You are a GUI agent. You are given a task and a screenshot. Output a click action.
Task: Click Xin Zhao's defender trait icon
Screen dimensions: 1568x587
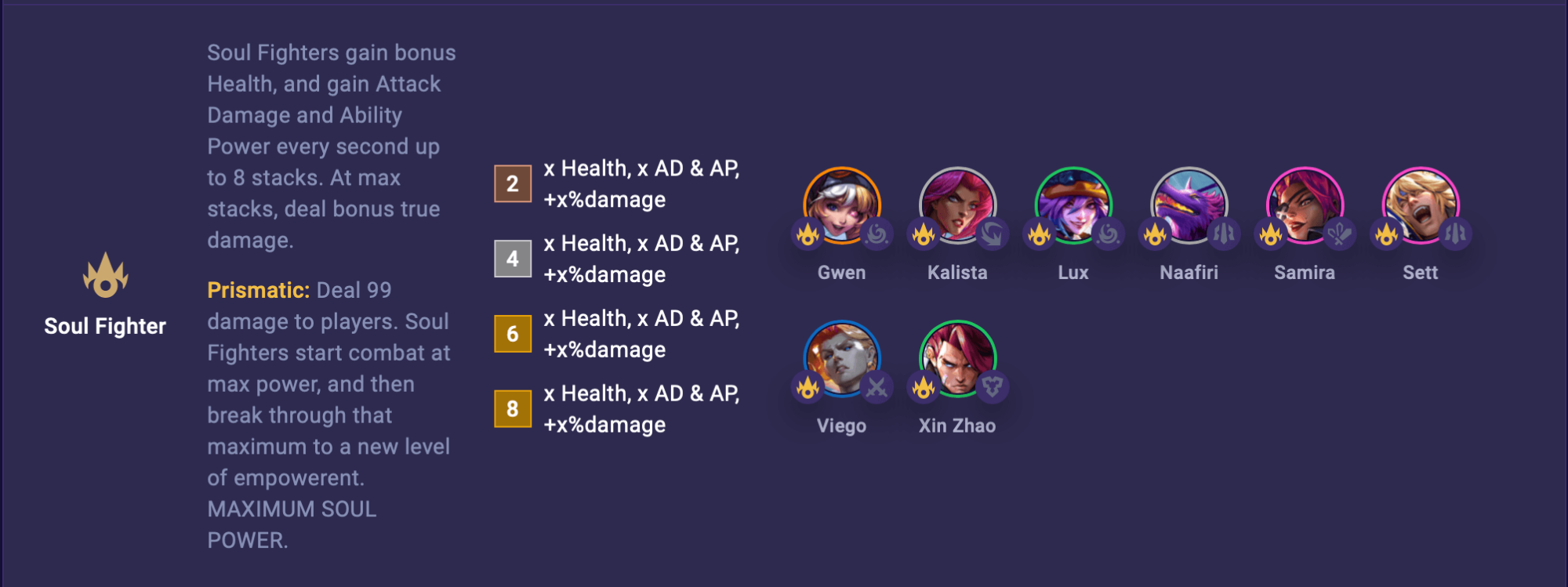[x=993, y=387]
